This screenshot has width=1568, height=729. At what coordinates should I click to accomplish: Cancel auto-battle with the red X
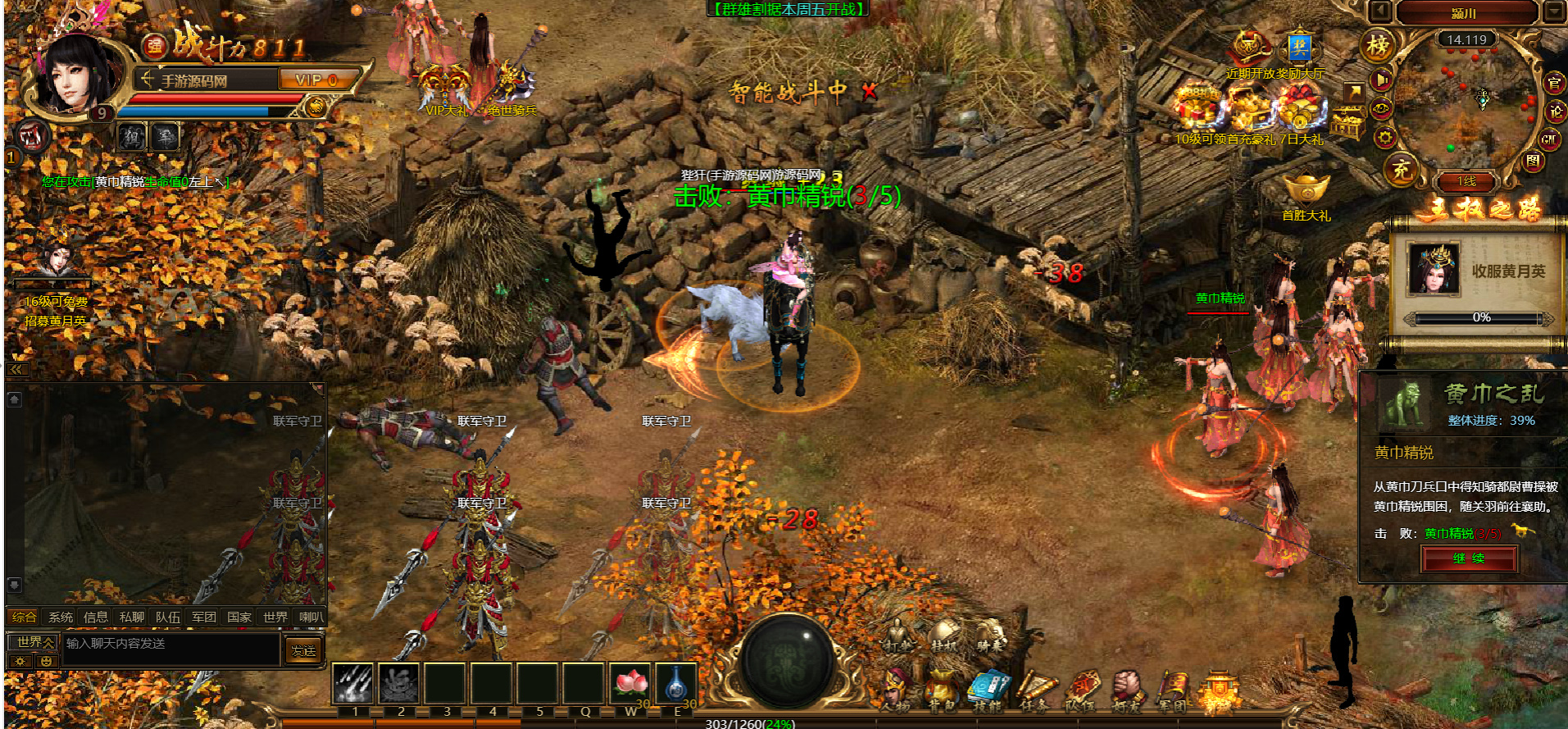[x=870, y=92]
